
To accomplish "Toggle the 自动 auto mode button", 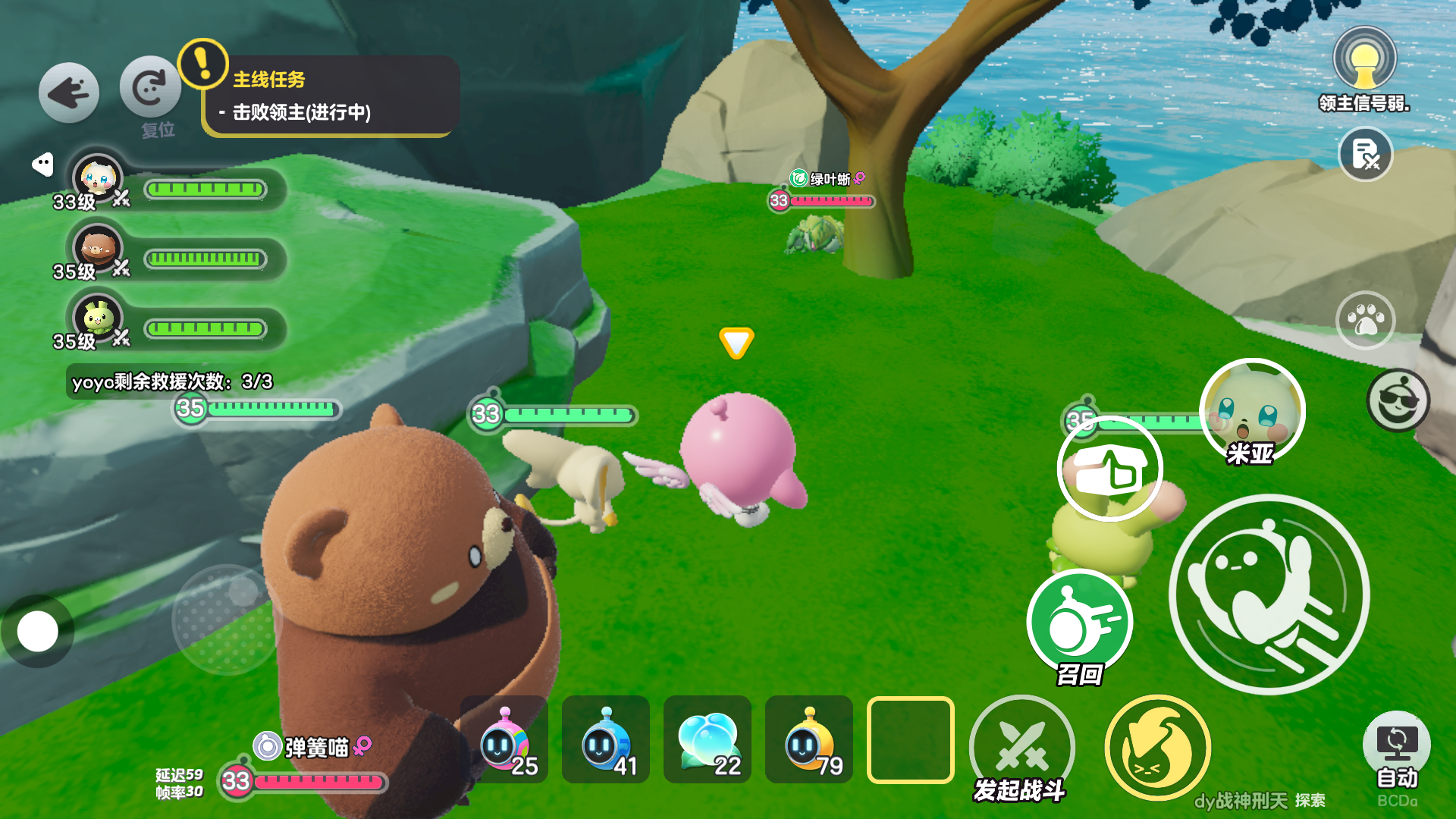I will [x=1396, y=747].
